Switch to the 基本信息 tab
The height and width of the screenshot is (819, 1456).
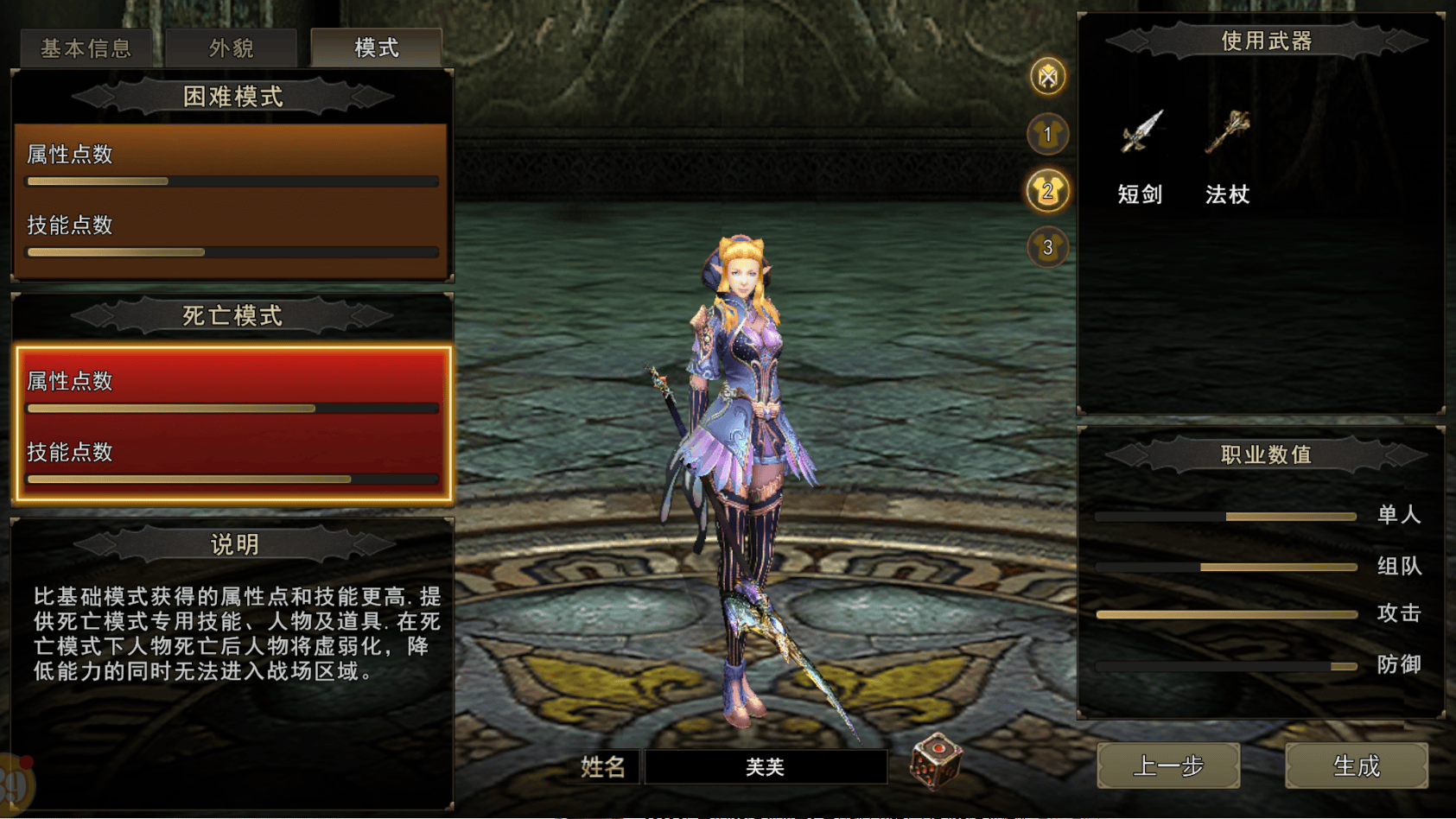(86, 48)
